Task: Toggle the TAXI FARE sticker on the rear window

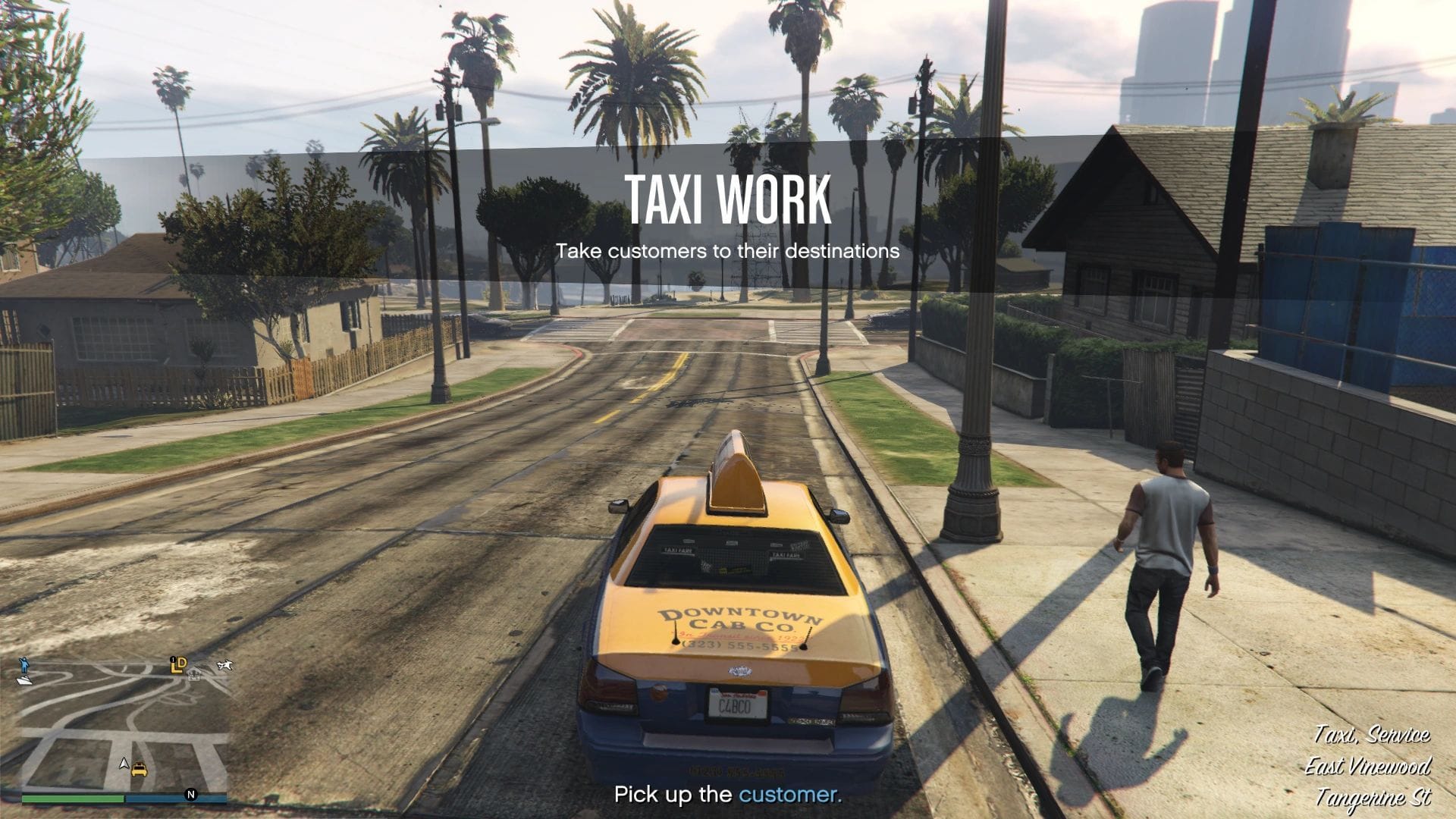Action: 677,549
